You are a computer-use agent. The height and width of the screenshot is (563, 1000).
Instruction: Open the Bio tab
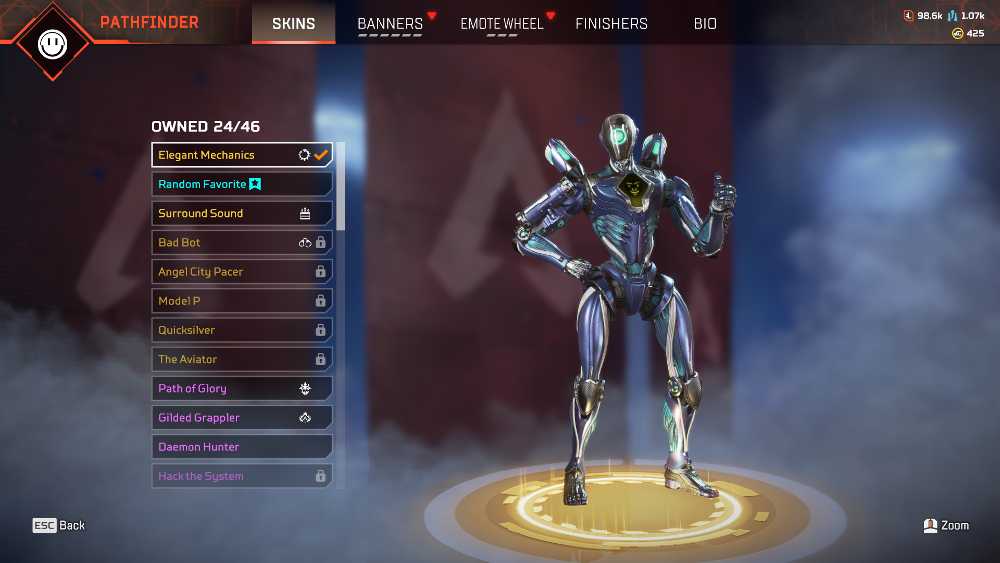coord(705,24)
